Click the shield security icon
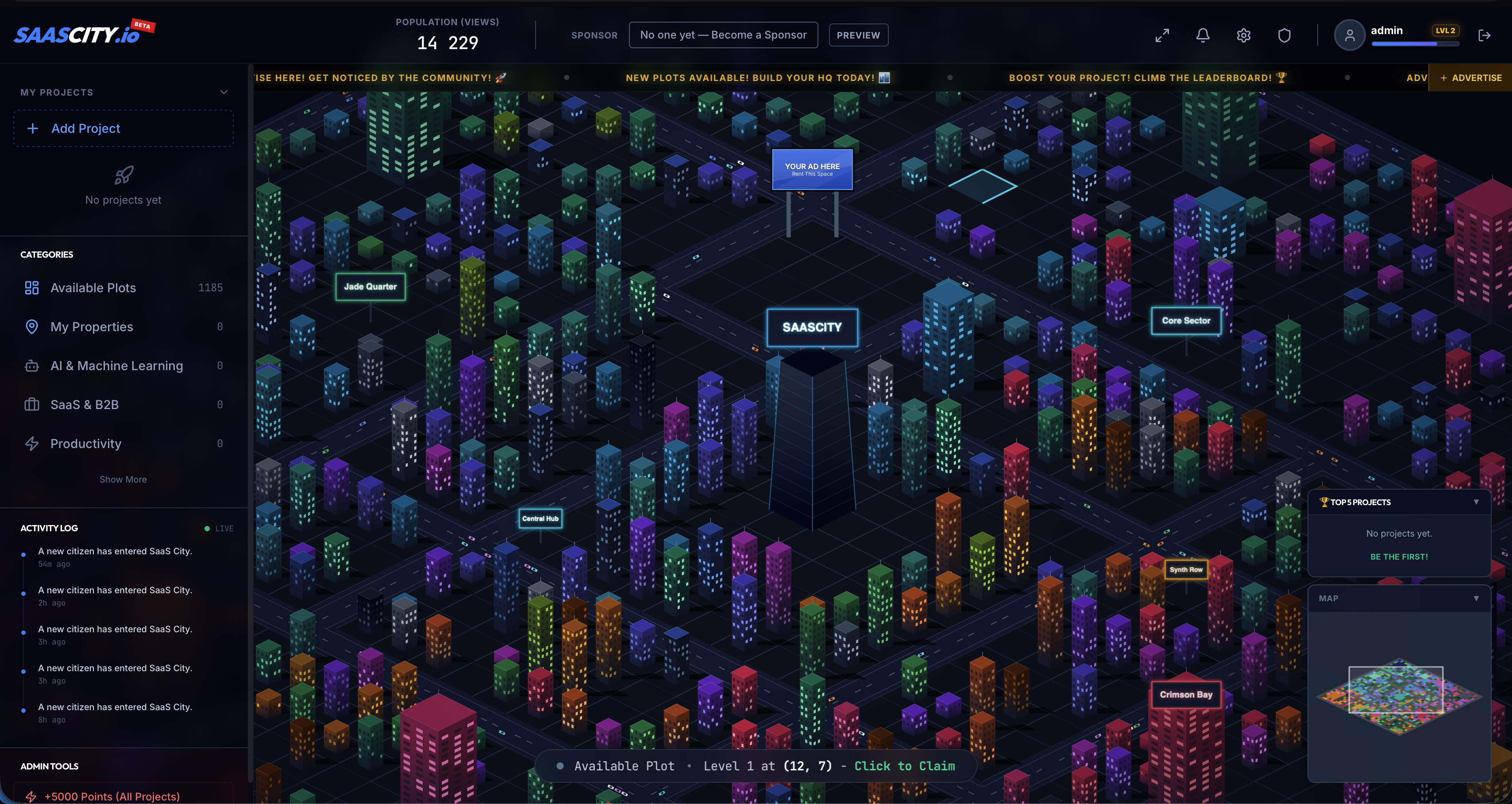Screen dimensions: 1512x804 1284,35
